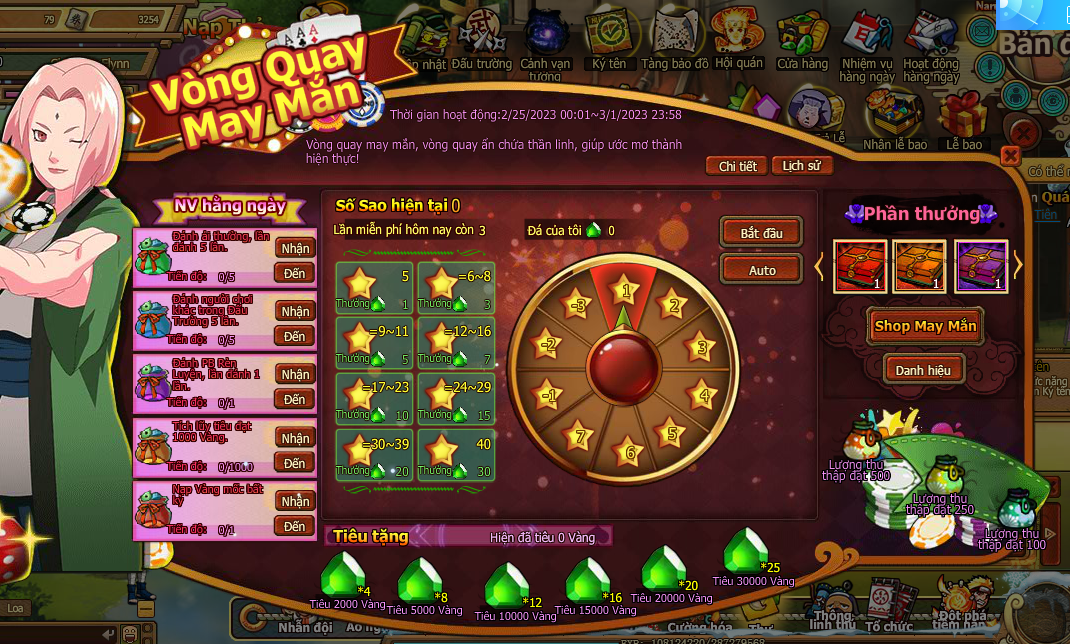Select the purple reward chest
Image resolution: width=1070 pixels, height=644 pixels.
[980, 267]
